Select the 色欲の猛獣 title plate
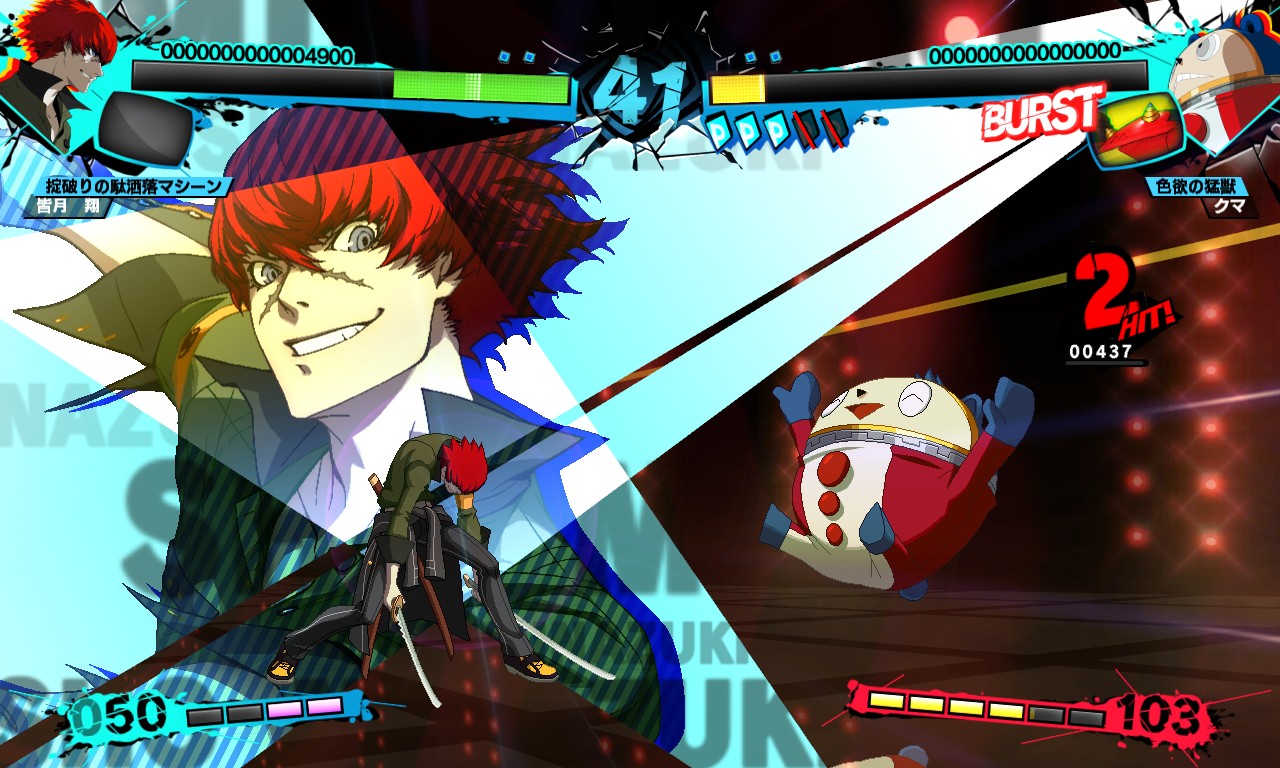Viewport: 1280px width, 768px height. pos(1196,184)
